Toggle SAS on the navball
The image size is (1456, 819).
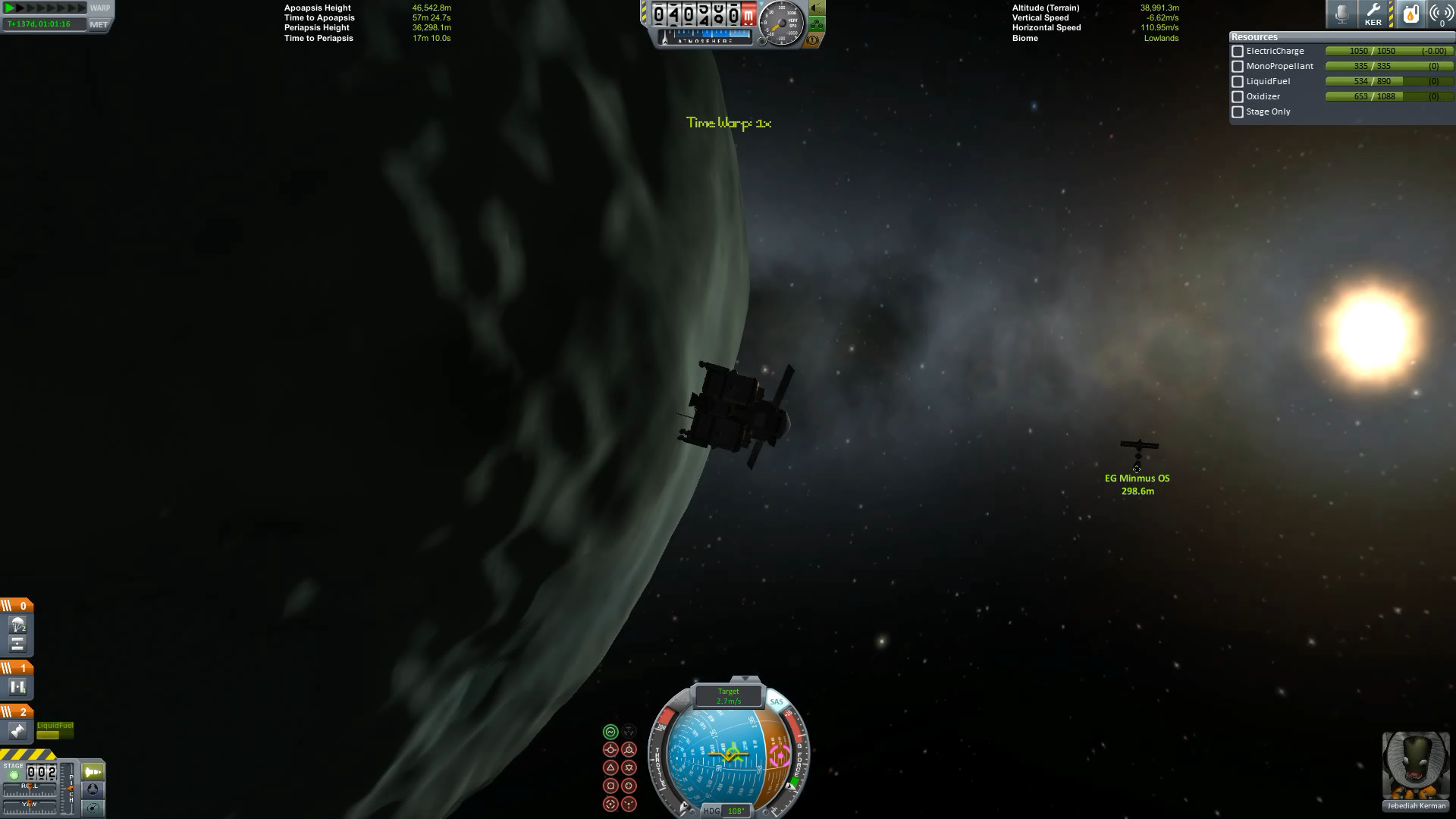coord(777,702)
